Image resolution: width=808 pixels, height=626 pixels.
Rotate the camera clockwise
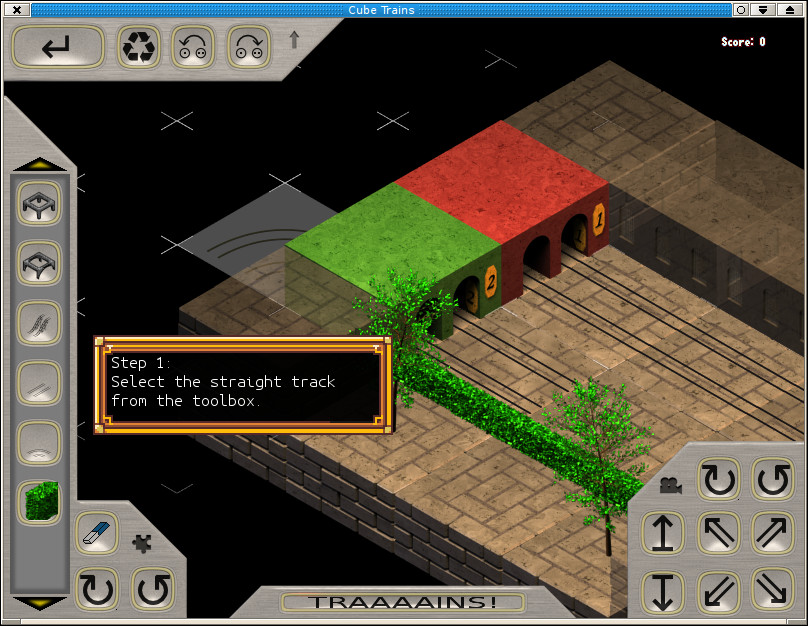point(717,480)
